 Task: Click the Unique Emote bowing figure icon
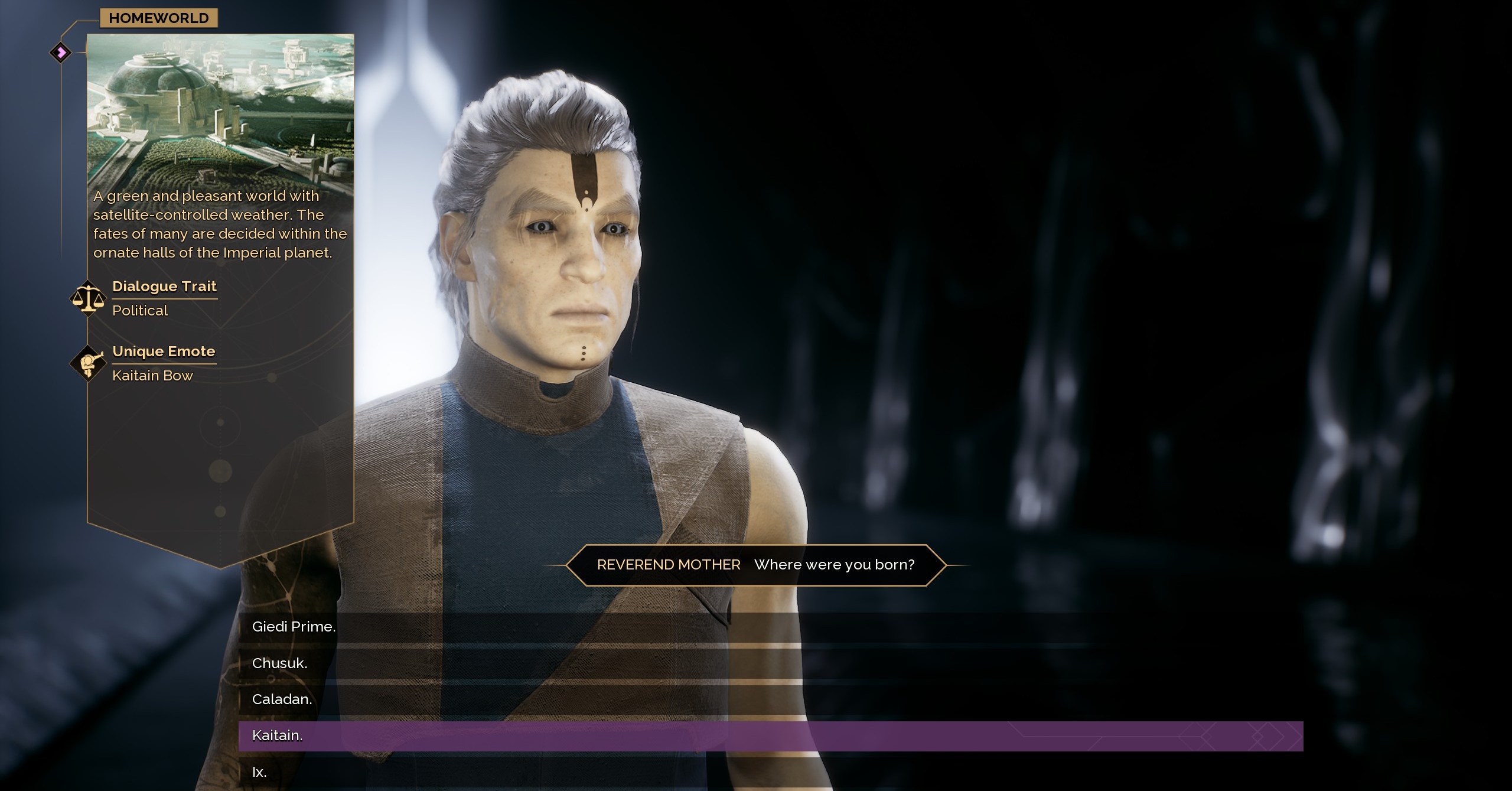click(x=87, y=363)
